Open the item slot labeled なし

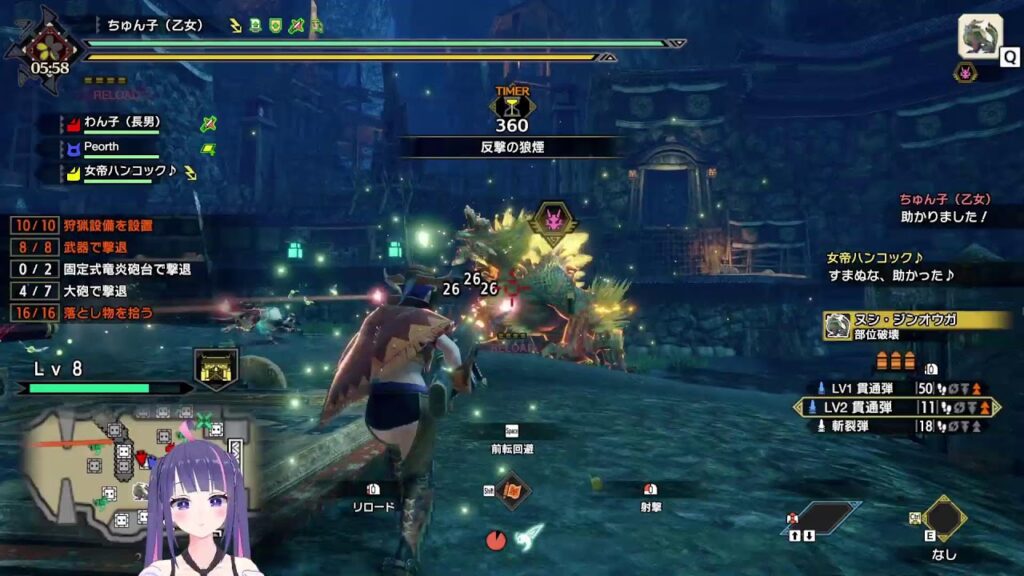click(943, 518)
